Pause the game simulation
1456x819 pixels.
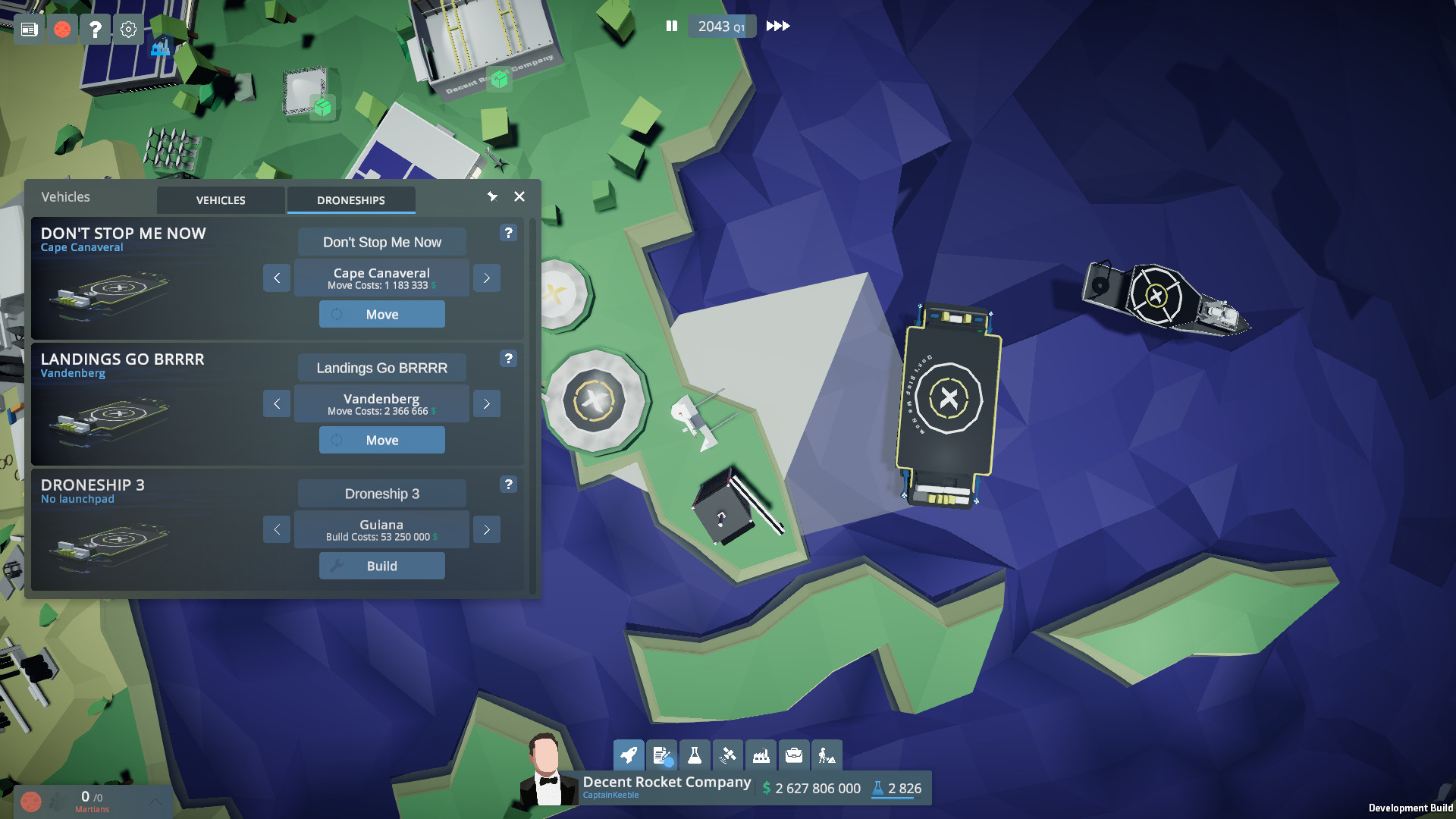[x=672, y=26]
